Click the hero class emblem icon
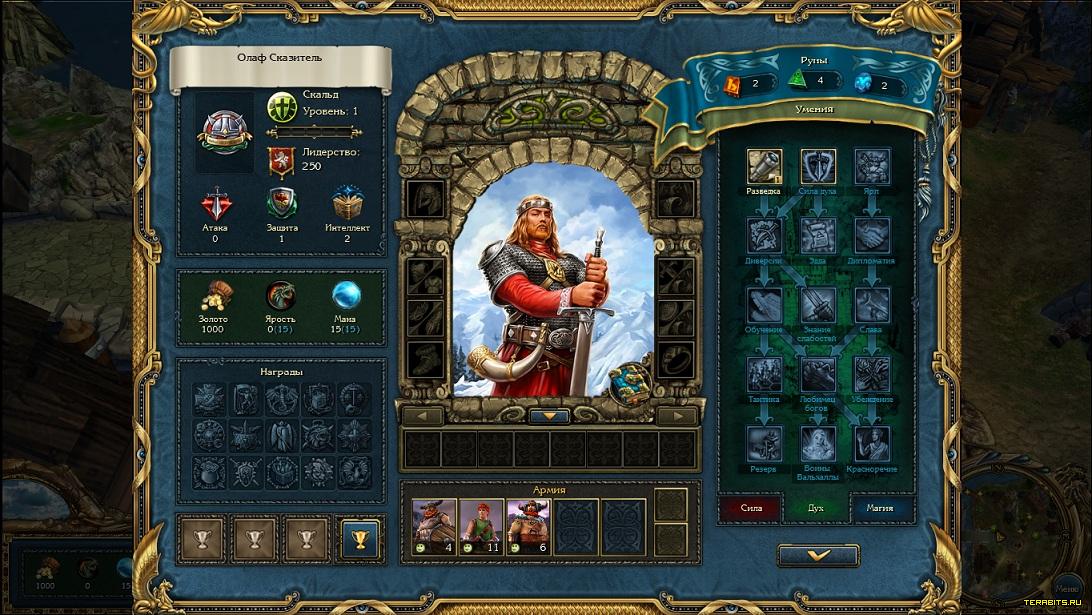1092x615 pixels. (x=224, y=132)
